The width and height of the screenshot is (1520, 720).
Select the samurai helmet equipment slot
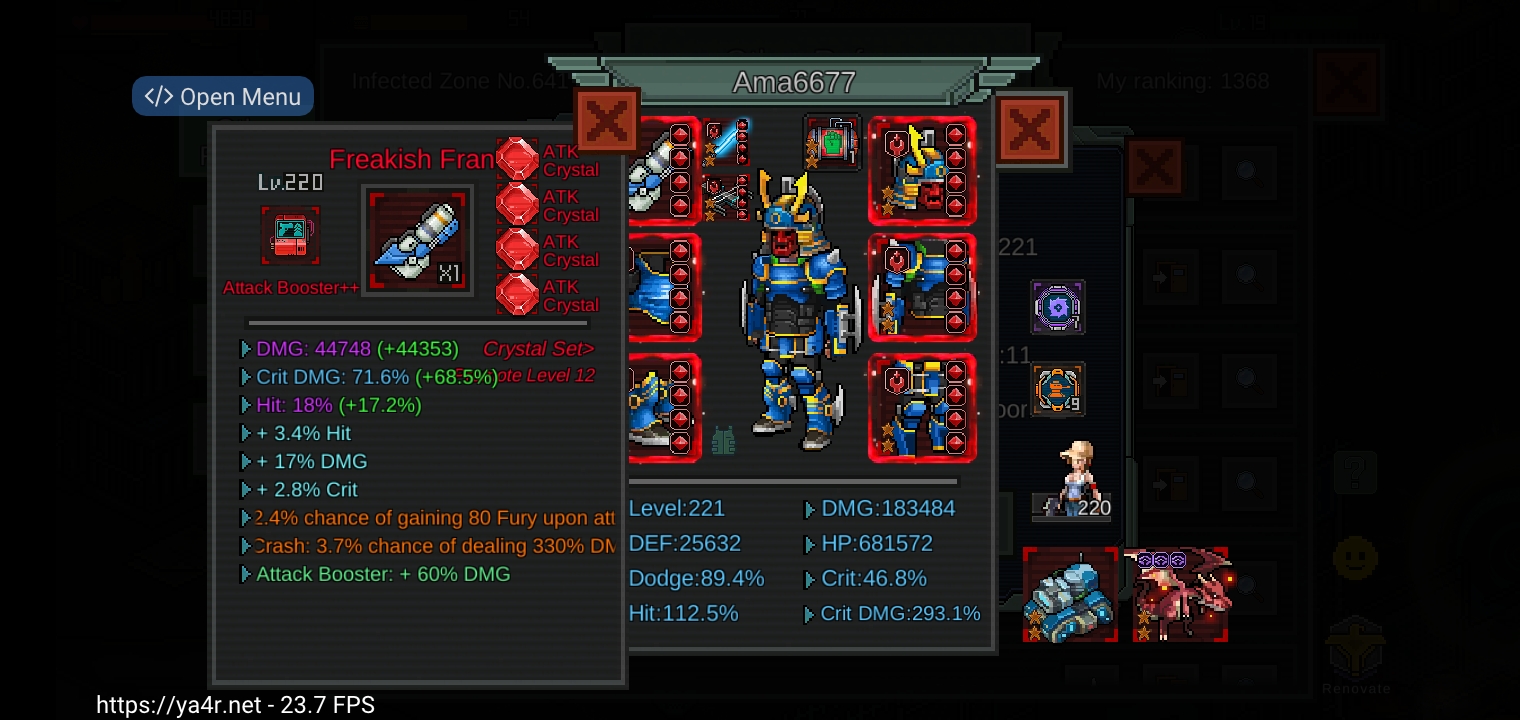[921, 170]
